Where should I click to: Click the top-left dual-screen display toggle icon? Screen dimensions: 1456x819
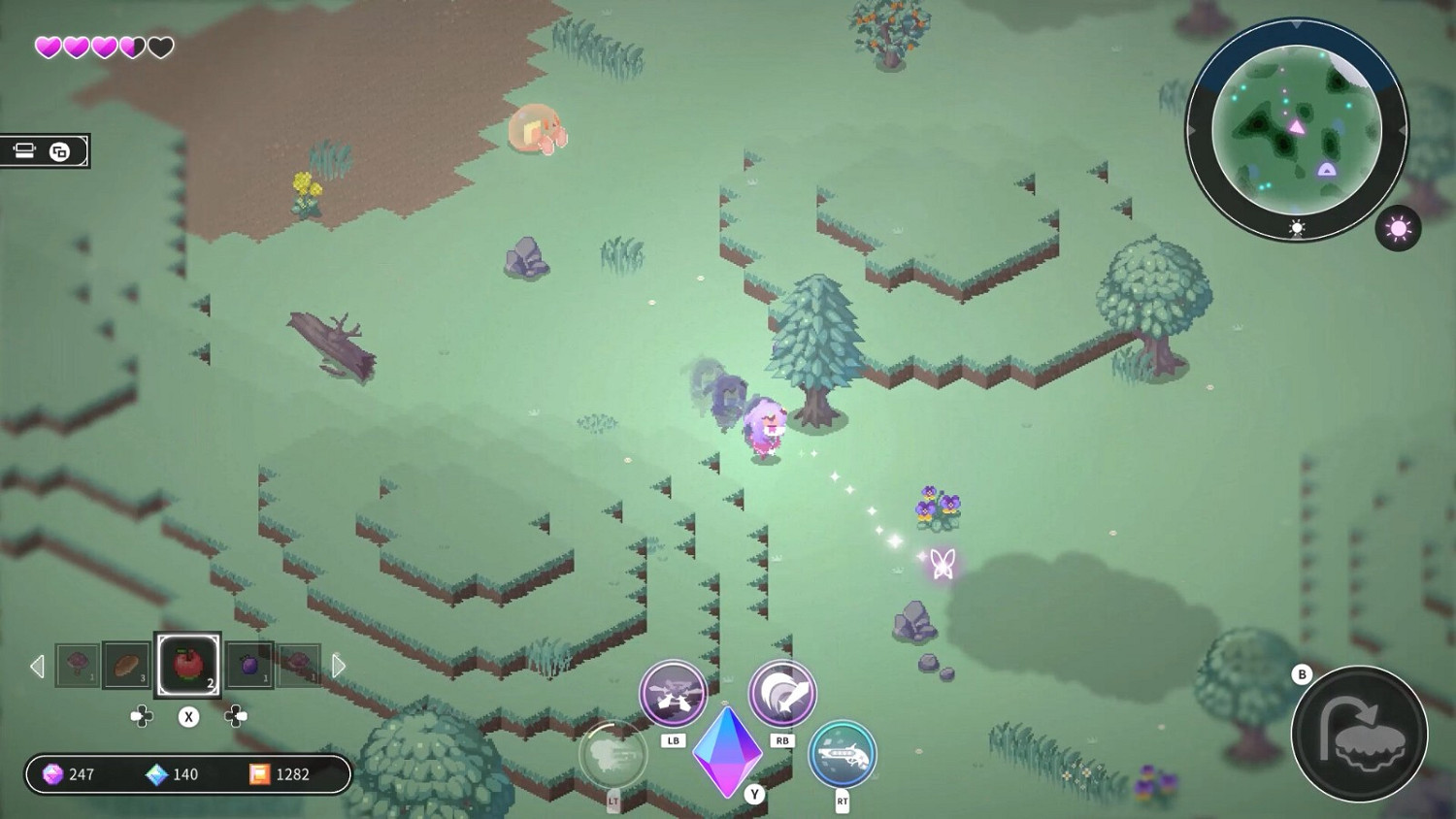point(23,150)
